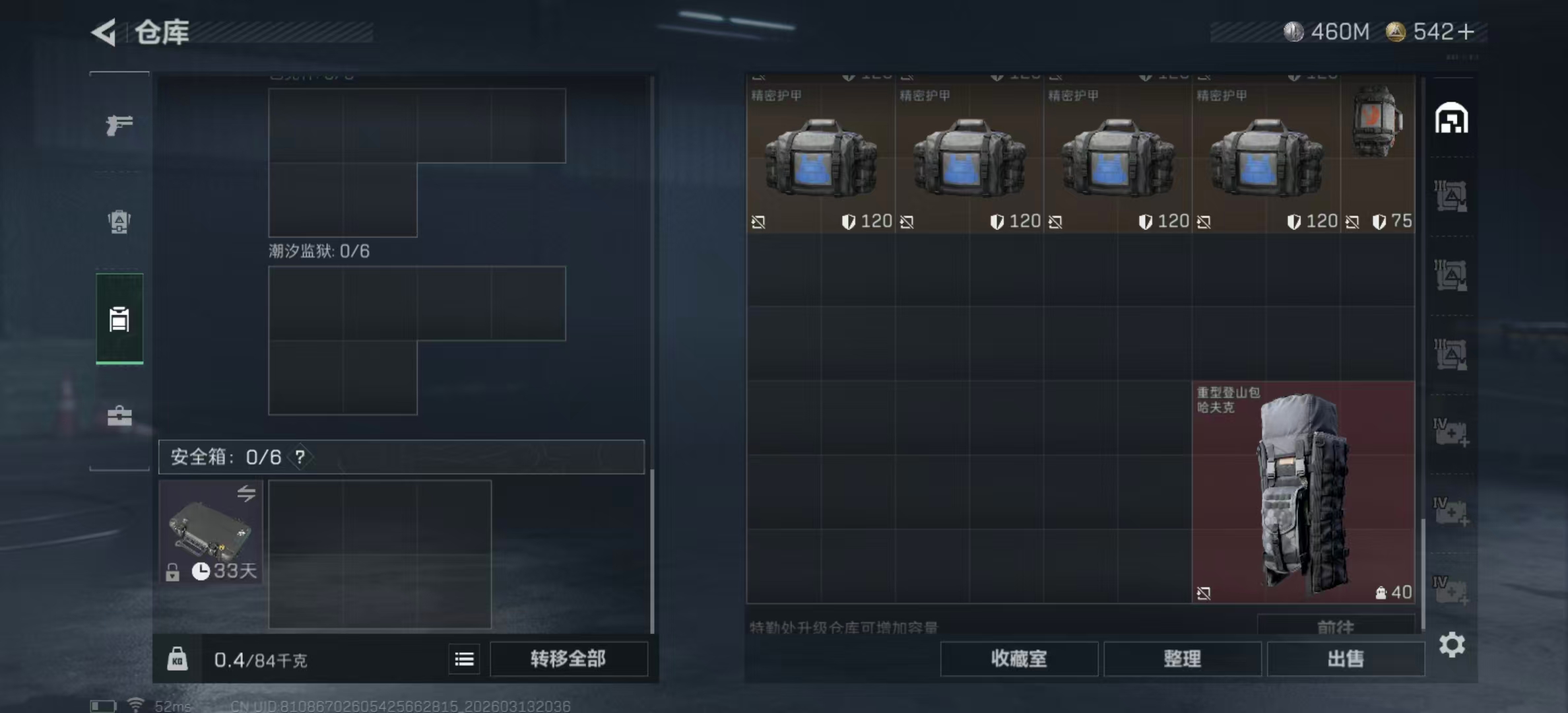Viewport: 1568px width, 713px height.
Task: Open the equipment vest icon in left sidebar
Action: click(119, 221)
